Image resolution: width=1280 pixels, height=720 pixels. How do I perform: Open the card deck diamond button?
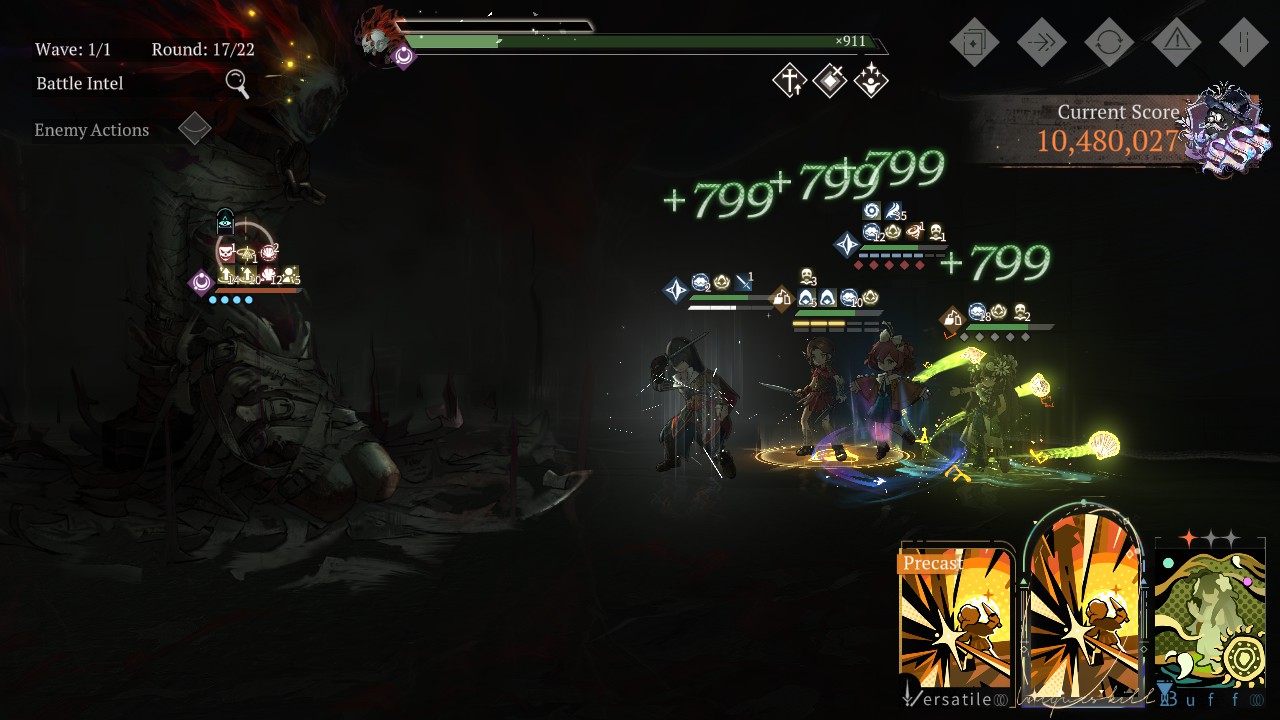tap(974, 42)
